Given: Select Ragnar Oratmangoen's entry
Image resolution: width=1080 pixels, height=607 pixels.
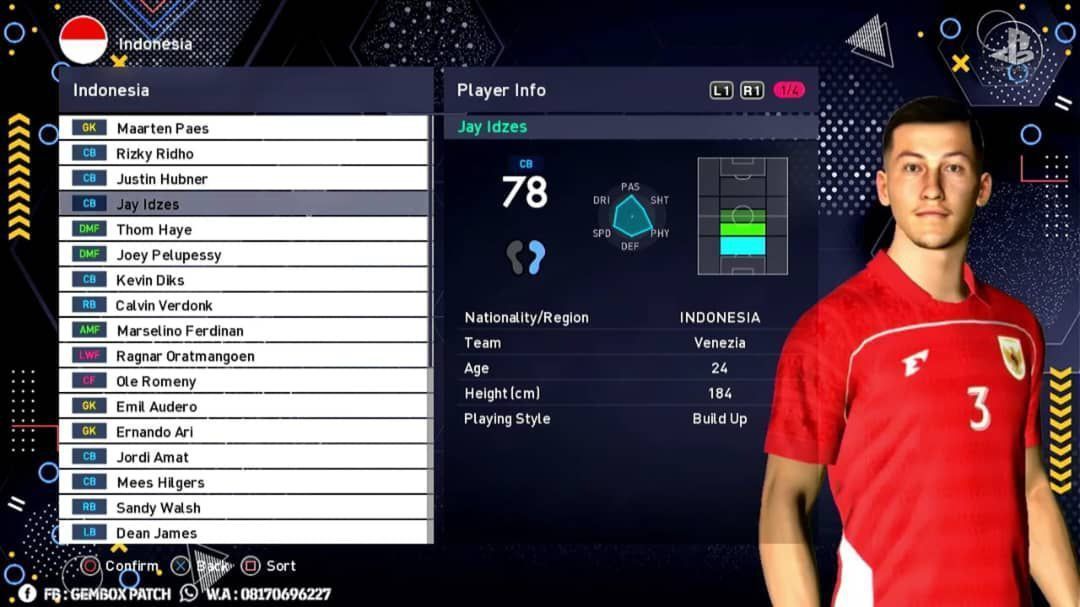Looking at the screenshot, I should pos(243,356).
